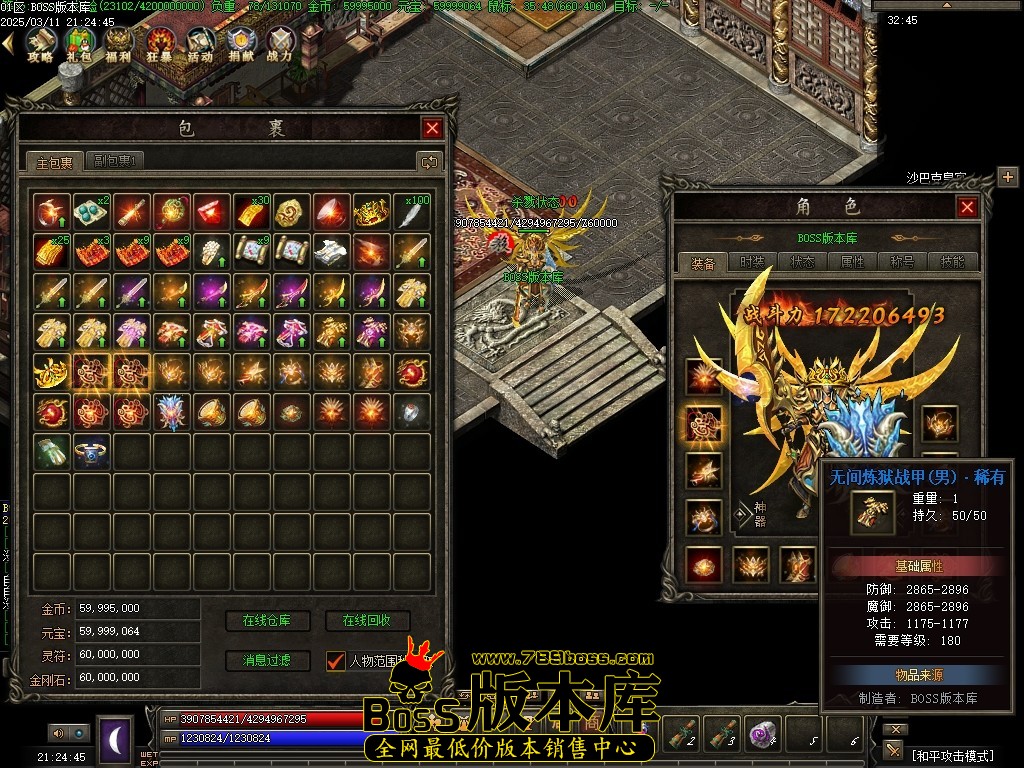Switch to the 副包裹1 bag tab

tap(117, 160)
